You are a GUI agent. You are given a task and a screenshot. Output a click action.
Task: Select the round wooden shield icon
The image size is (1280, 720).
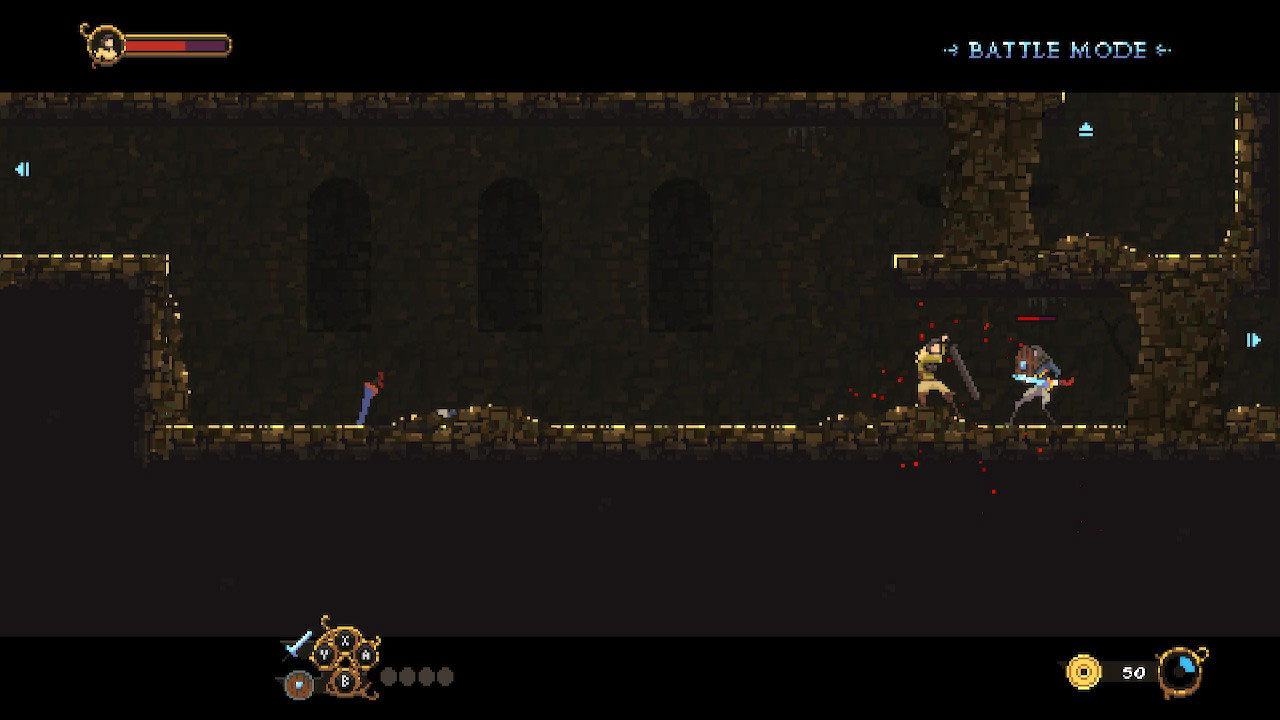297,684
